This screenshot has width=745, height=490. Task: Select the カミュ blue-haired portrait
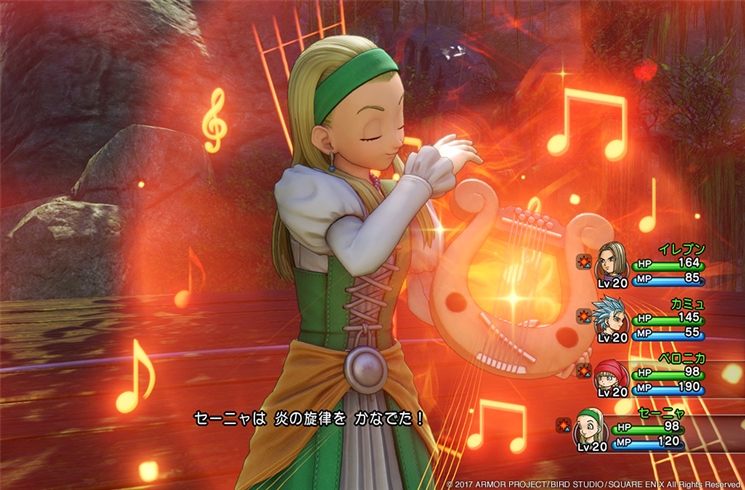tap(611, 317)
